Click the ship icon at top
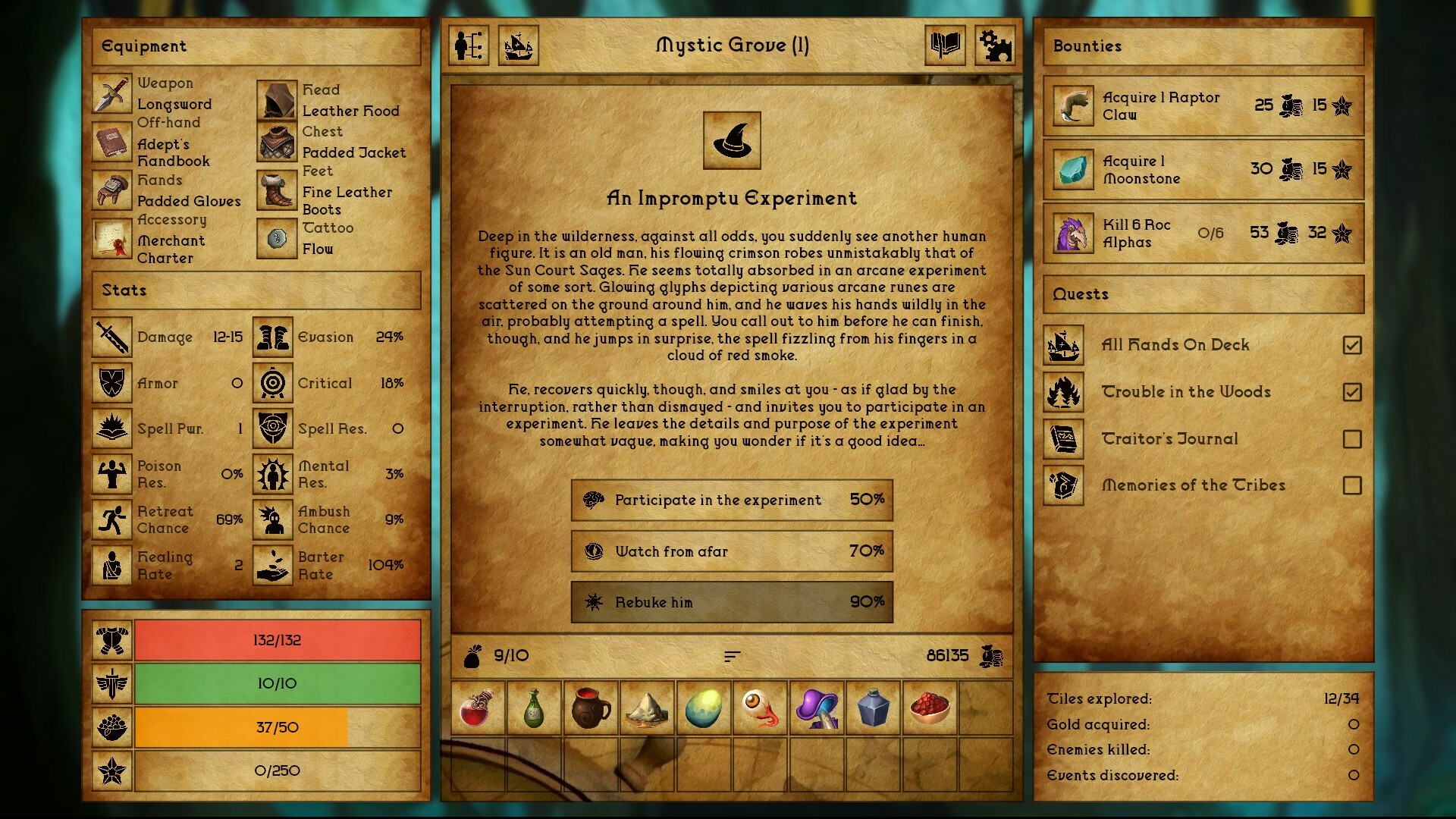Screen dimensions: 1456x819 pos(519,46)
